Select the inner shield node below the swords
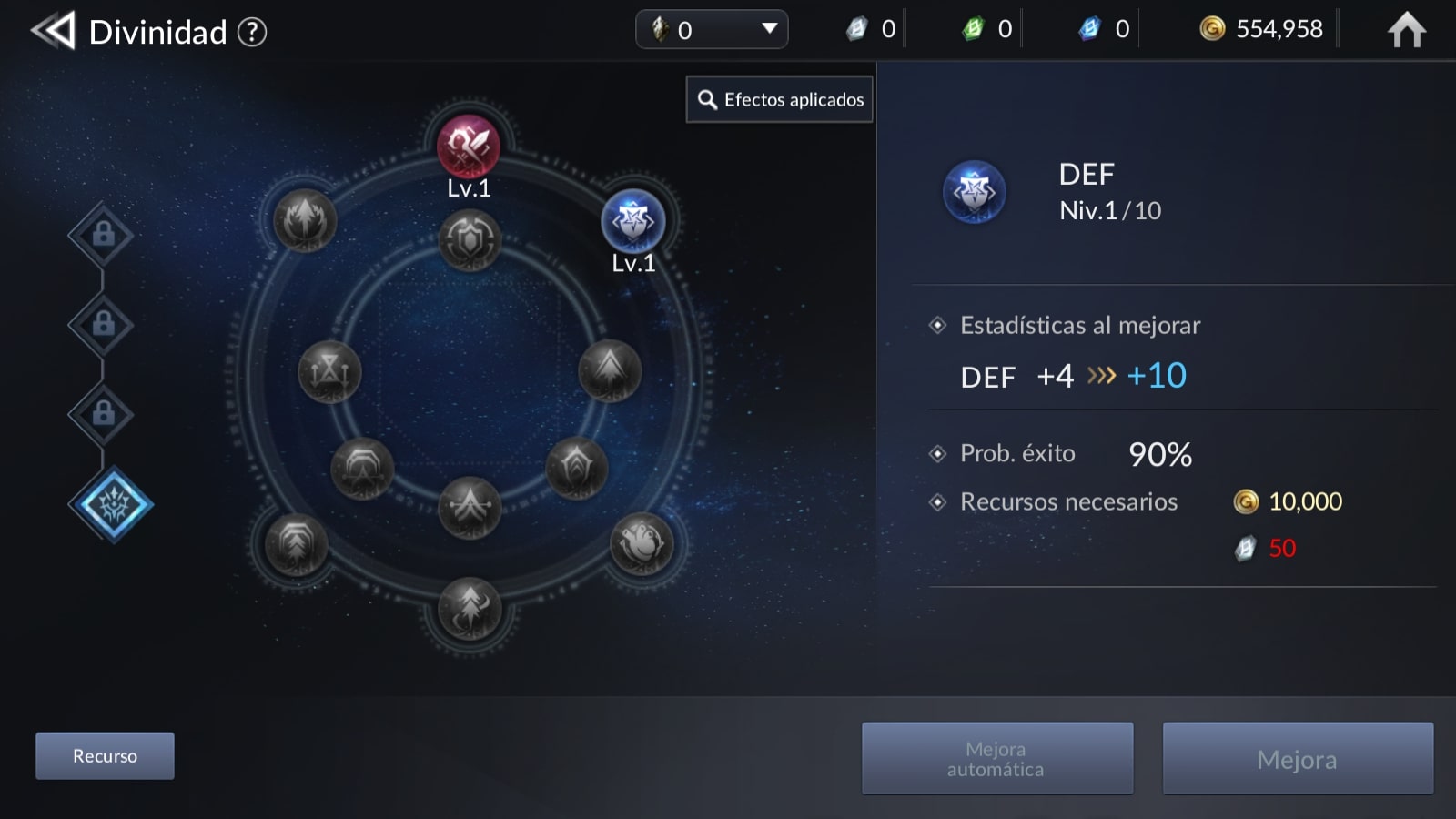The image size is (1456, 819). (x=470, y=240)
